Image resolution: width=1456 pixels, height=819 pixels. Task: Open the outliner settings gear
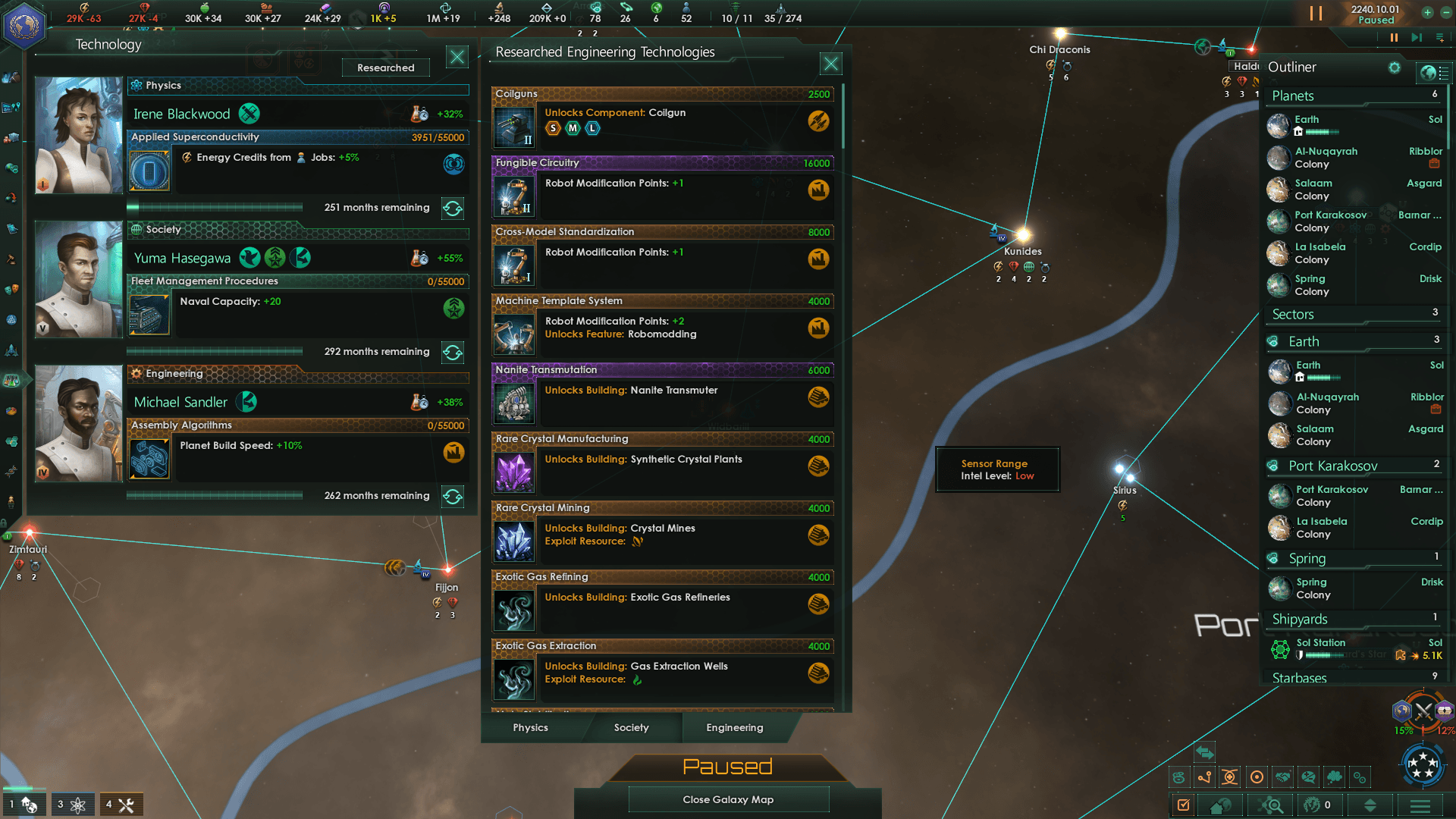(1394, 67)
